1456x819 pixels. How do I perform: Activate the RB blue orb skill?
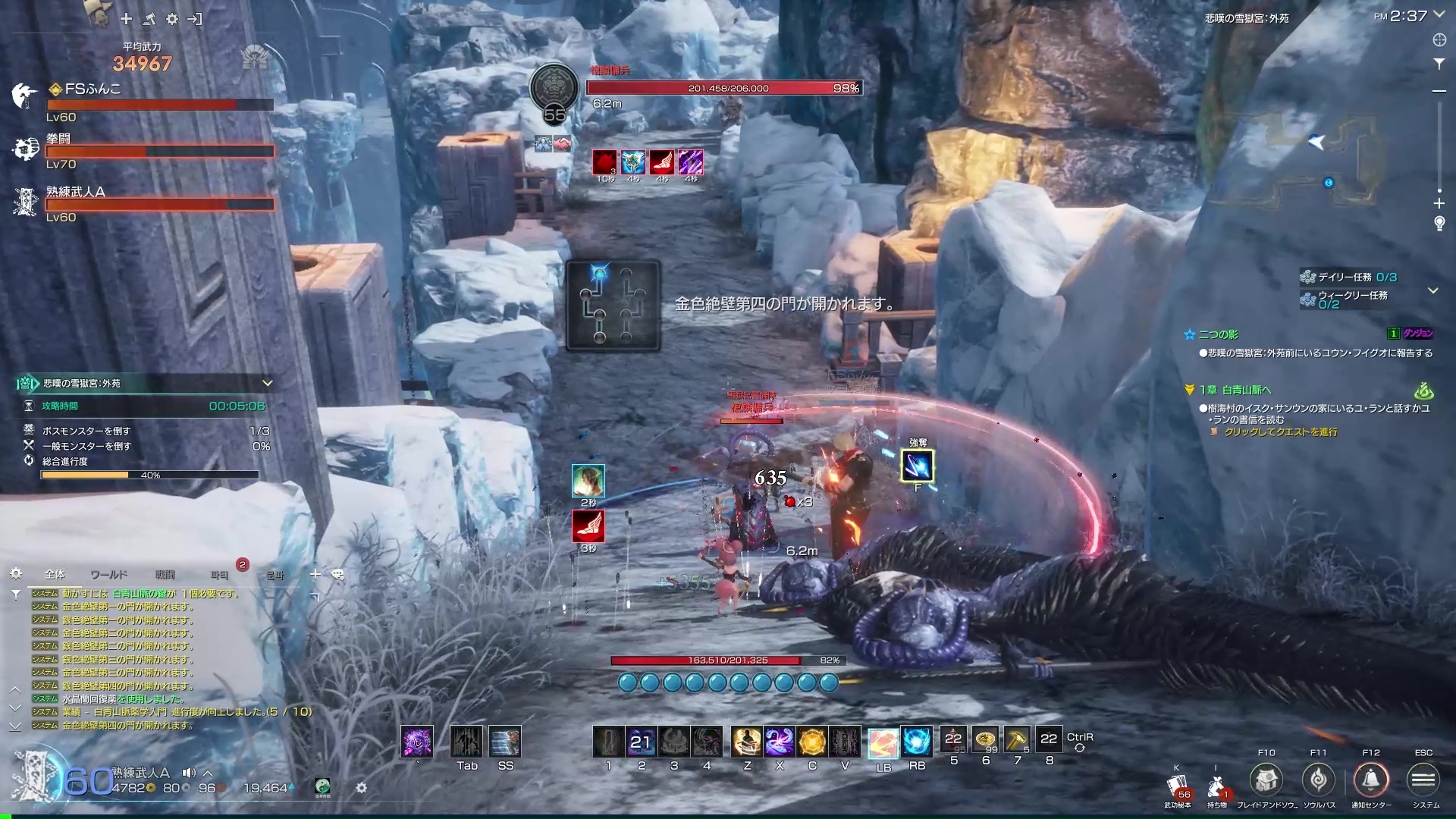916,742
